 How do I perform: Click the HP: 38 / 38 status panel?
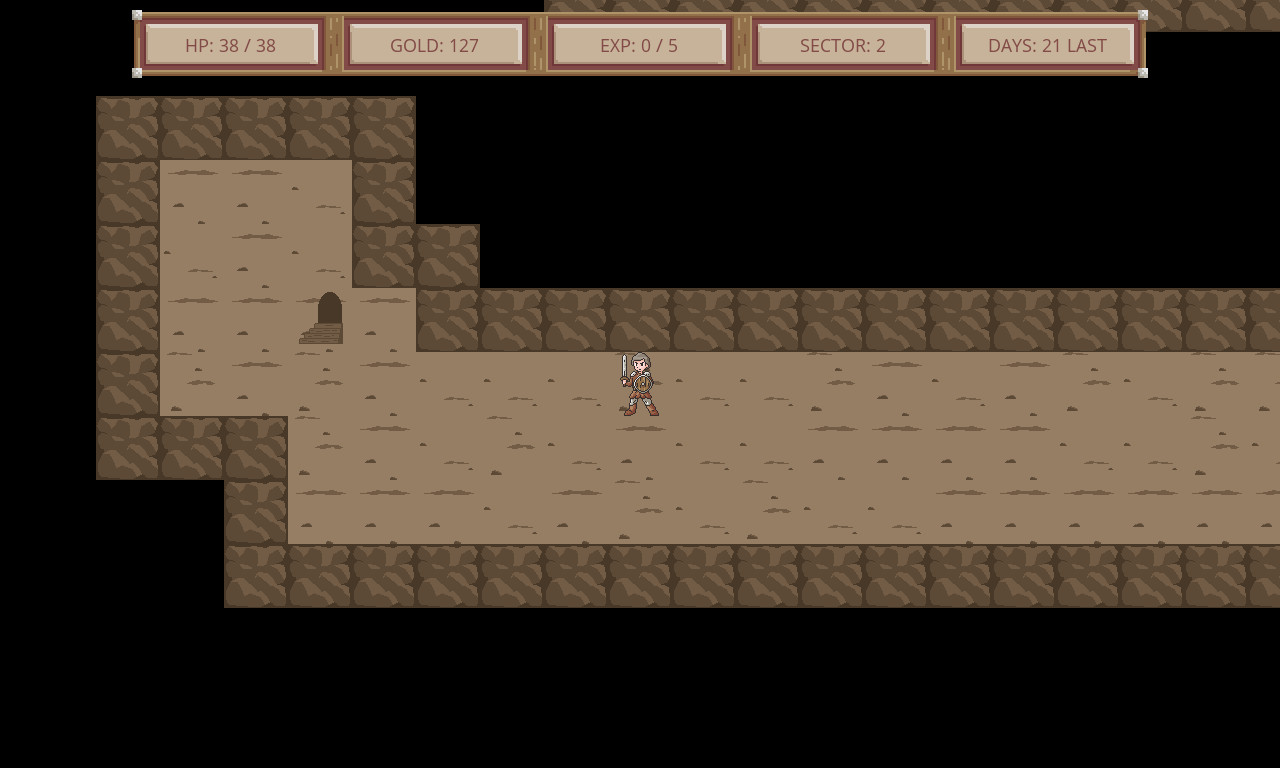point(231,44)
